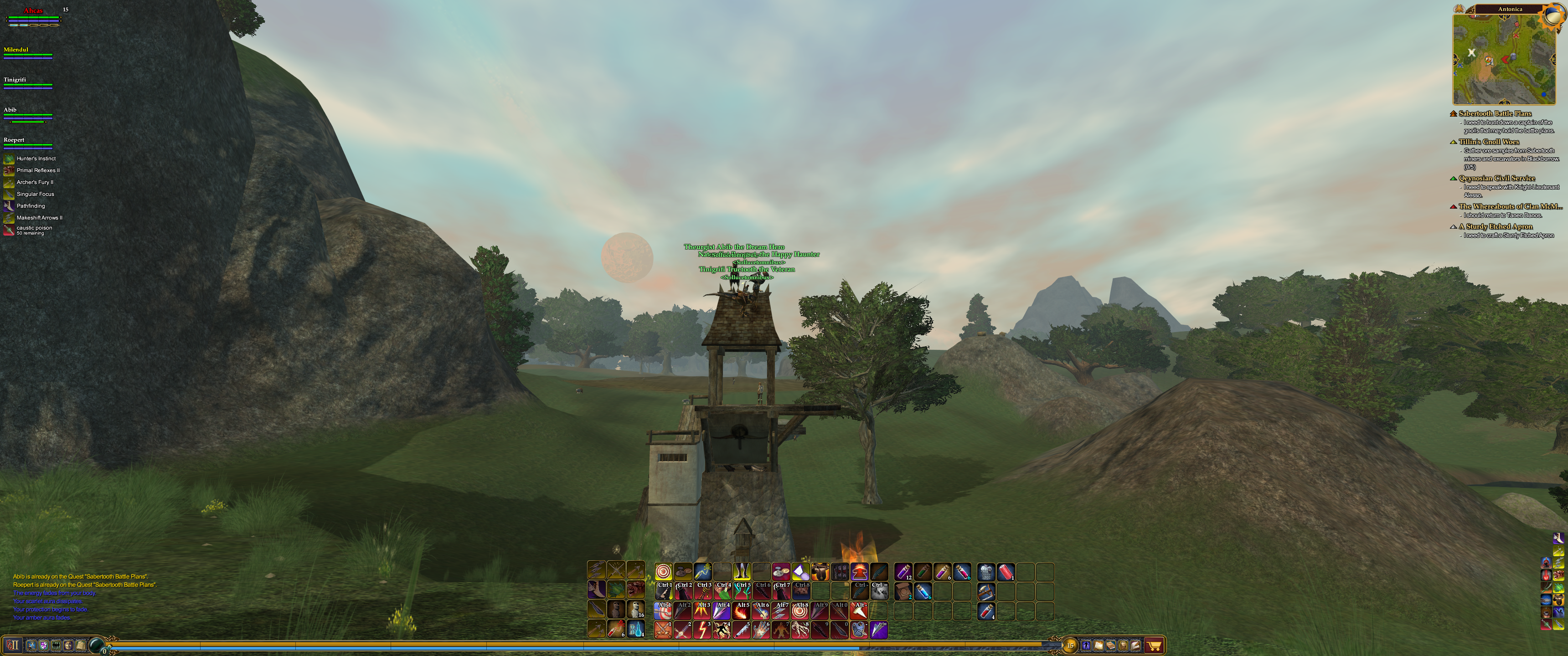Activate the crossed swords ability in slot 1
1568x656 pixels.
point(663,630)
